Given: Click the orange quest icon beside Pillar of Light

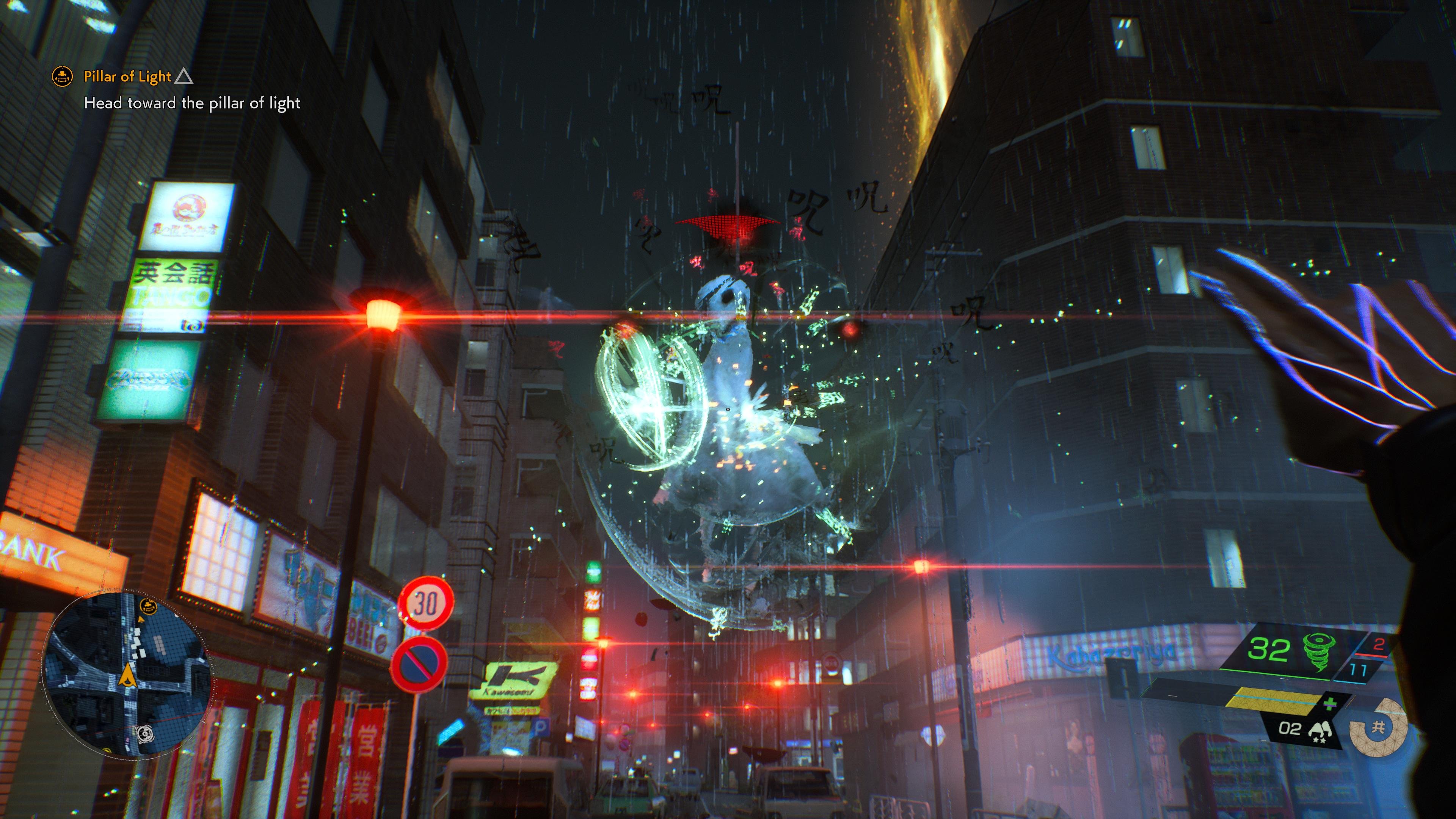Looking at the screenshot, I should click(x=62, y=76).
